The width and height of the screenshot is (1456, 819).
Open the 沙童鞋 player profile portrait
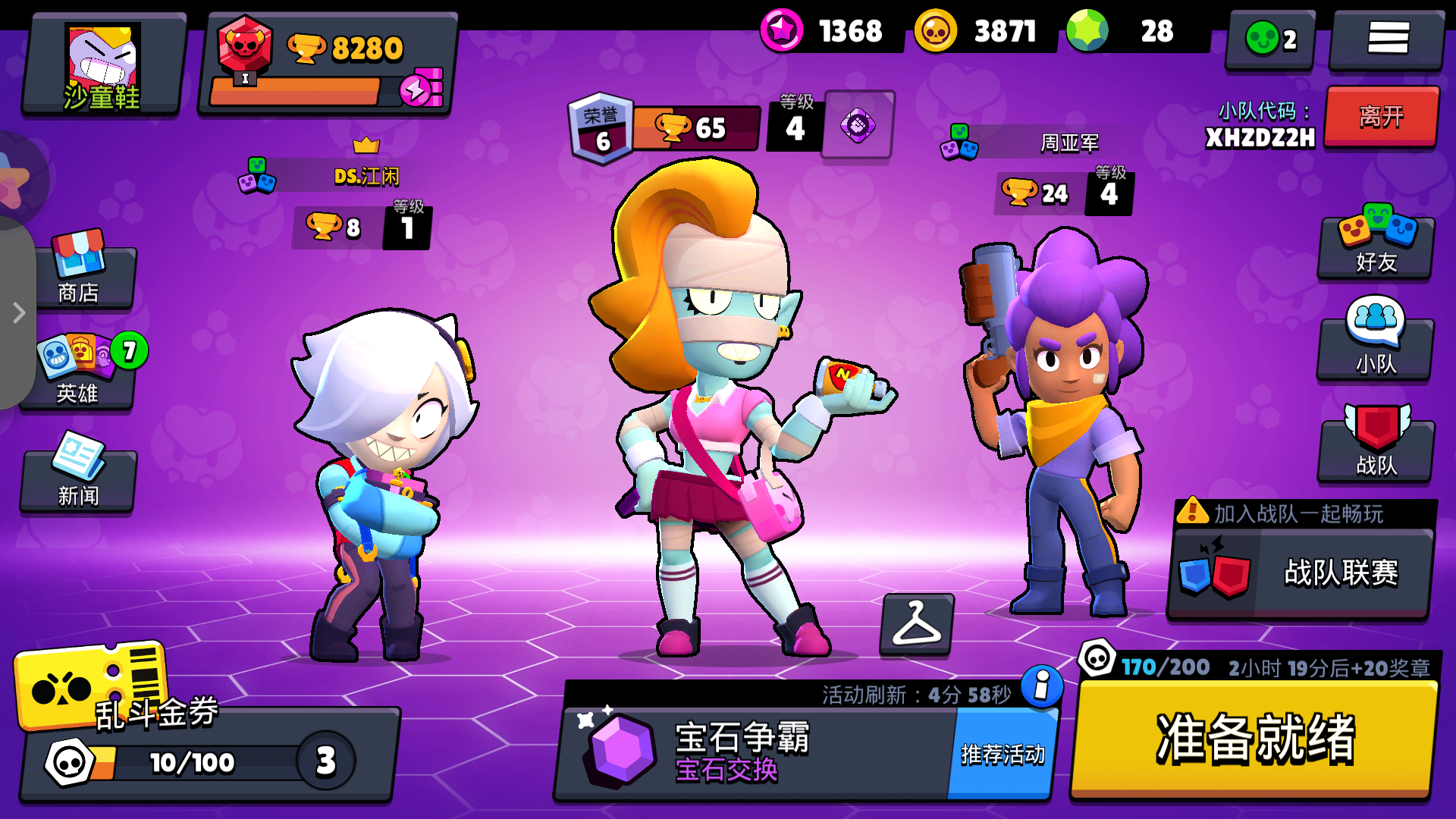[102, 64]
